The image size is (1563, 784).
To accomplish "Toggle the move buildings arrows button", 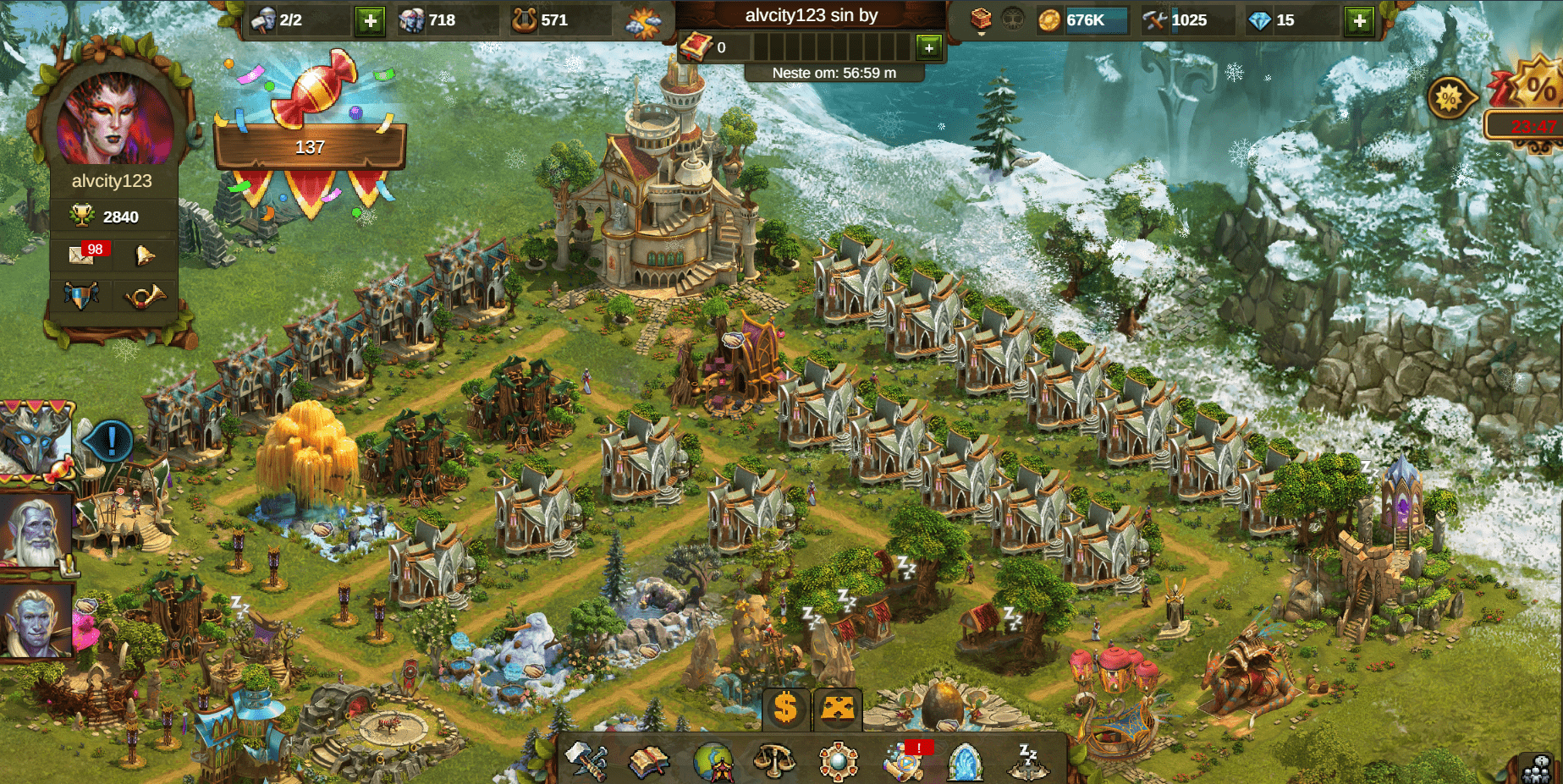I will pyautogui.click(x=838, y=708).
